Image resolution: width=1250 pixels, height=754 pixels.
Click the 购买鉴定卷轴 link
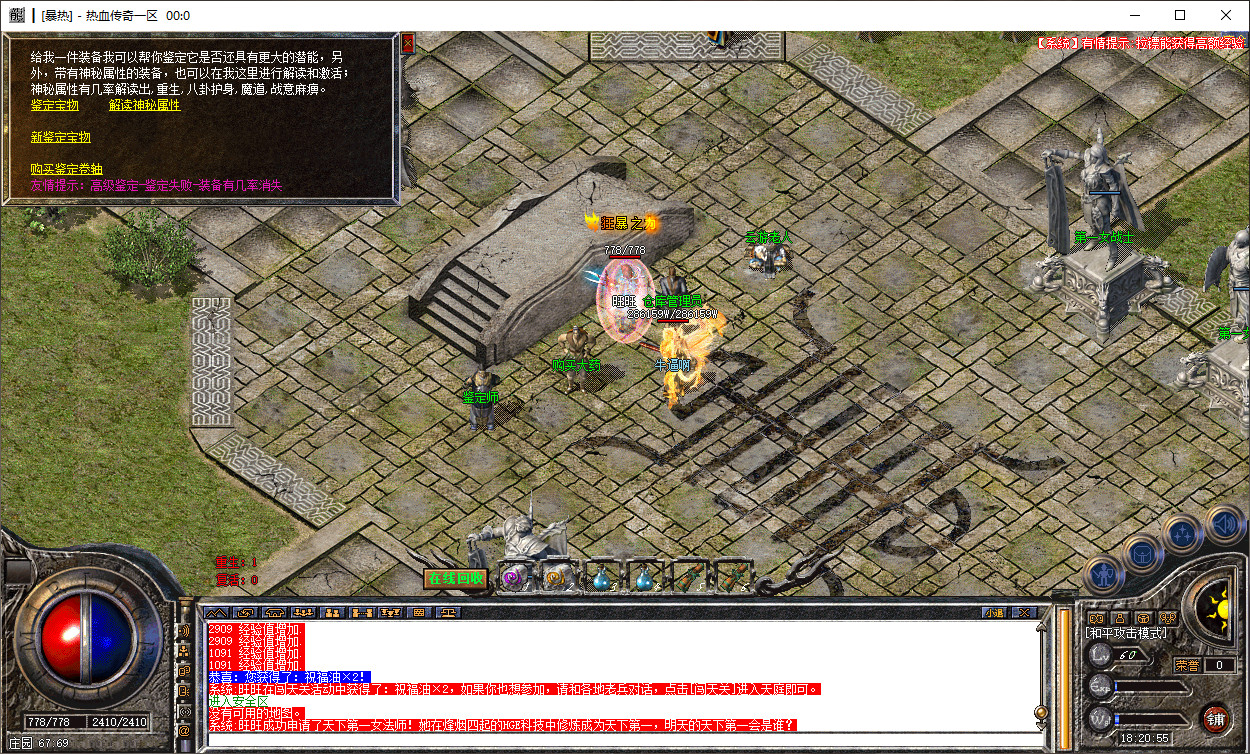click(66, 169)
